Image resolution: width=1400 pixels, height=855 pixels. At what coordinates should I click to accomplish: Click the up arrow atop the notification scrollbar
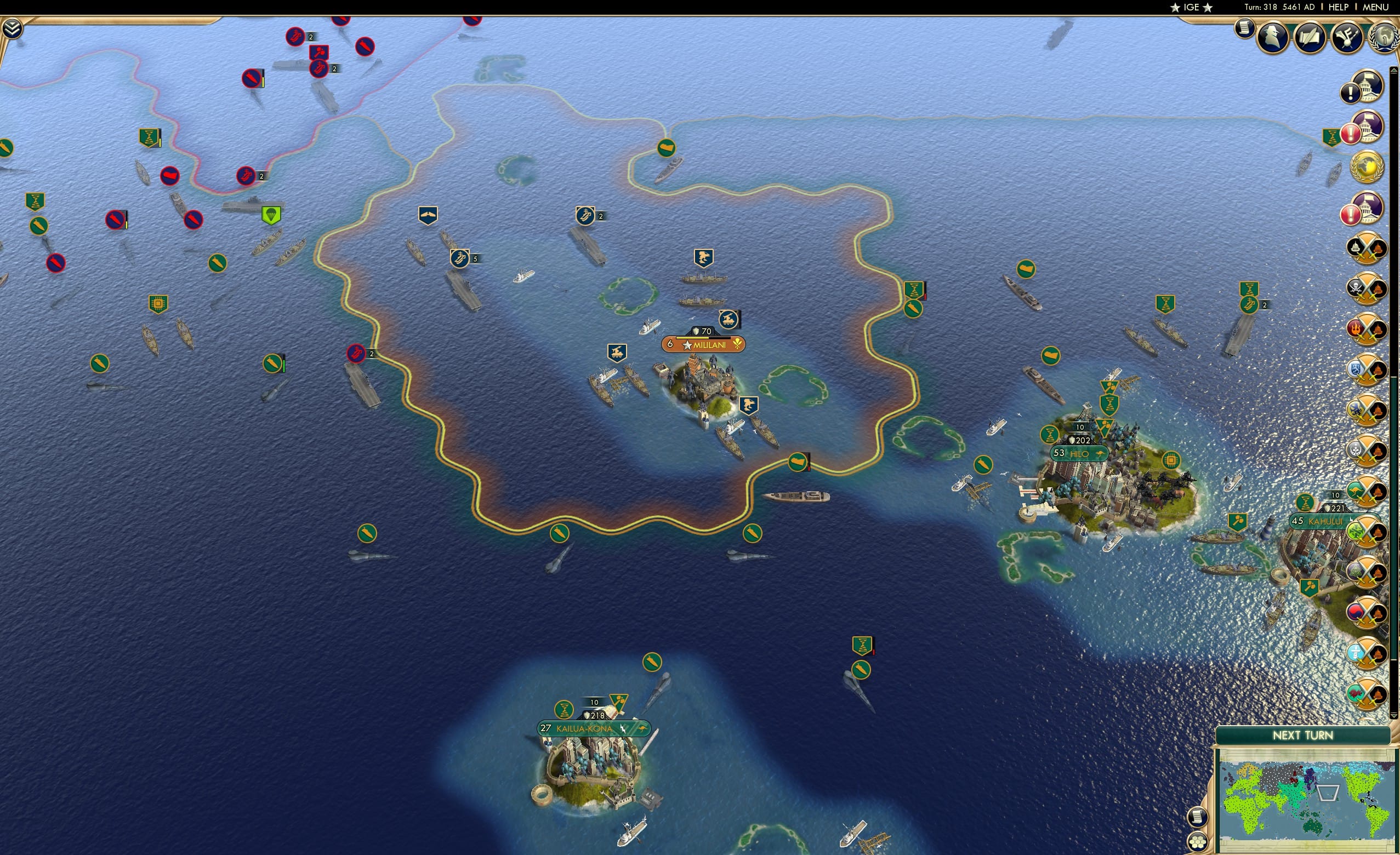tap(1394, 70)
